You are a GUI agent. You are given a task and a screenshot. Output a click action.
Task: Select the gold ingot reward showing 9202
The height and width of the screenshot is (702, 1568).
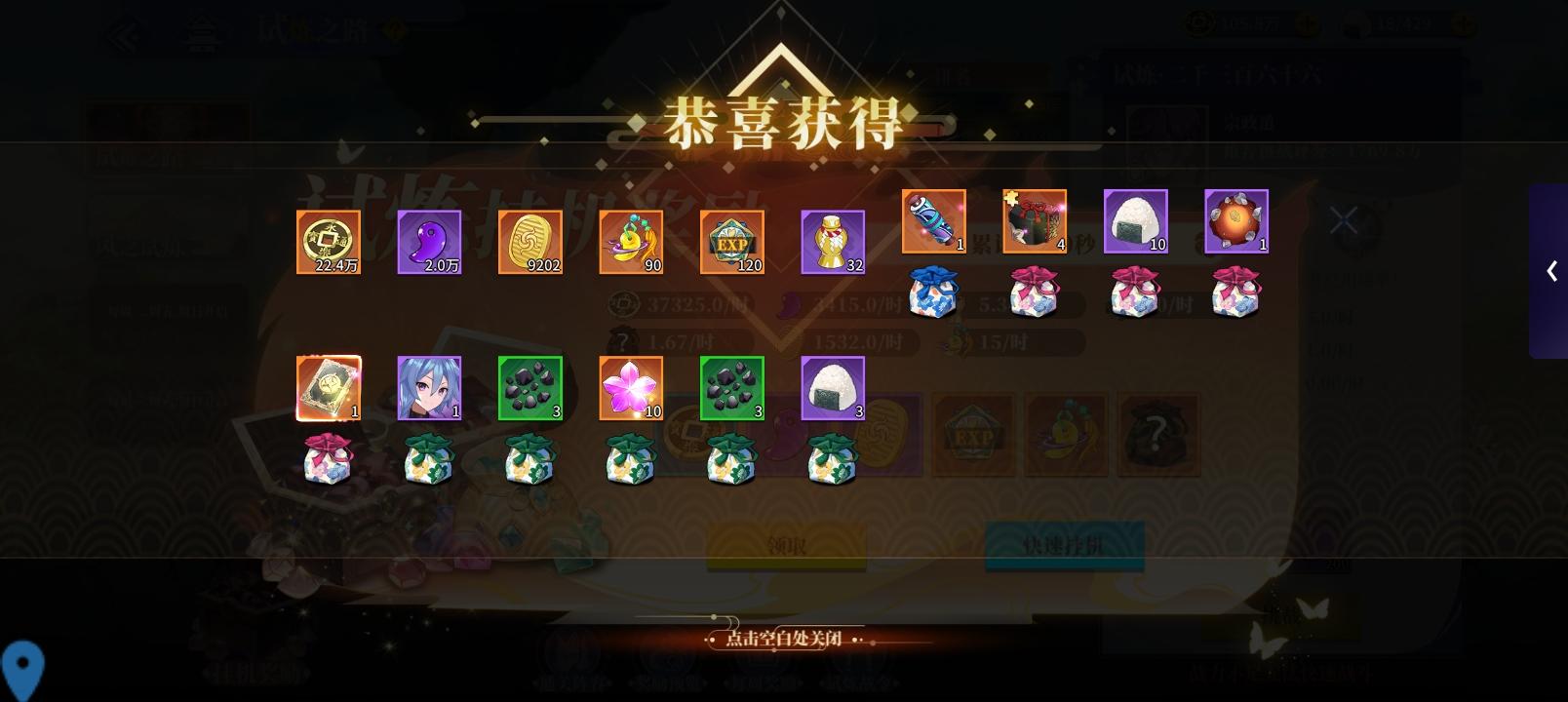pos(530,241)
